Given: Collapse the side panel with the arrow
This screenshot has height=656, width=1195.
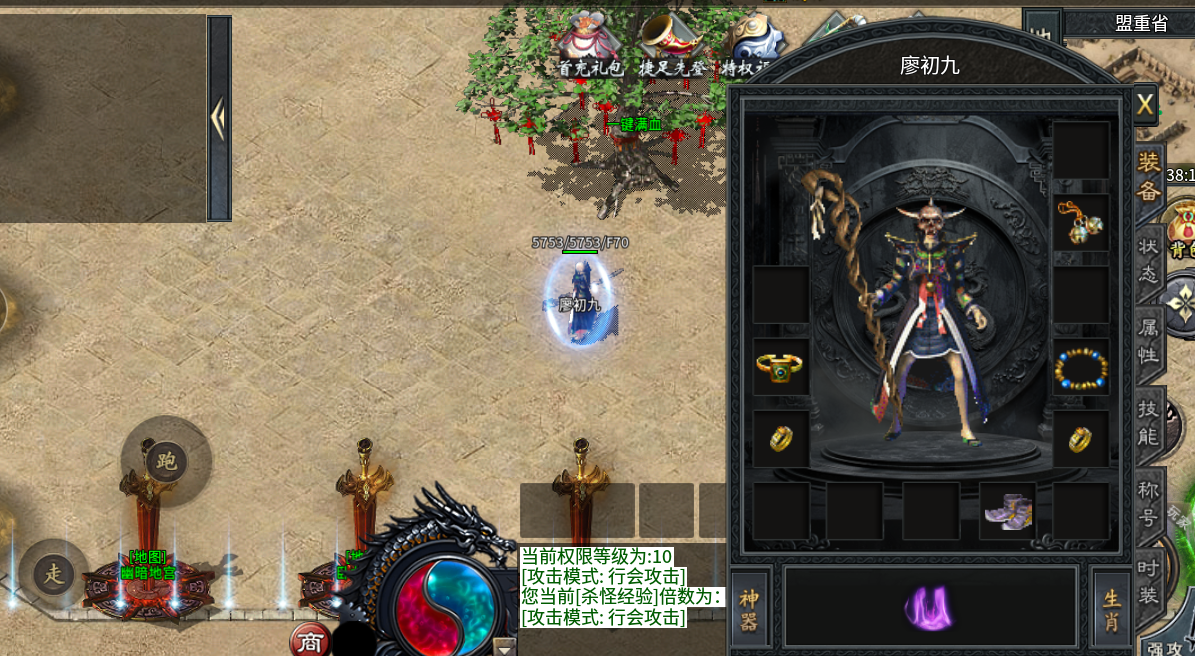Looking at the screenshot, I should (x=219, y=118).
